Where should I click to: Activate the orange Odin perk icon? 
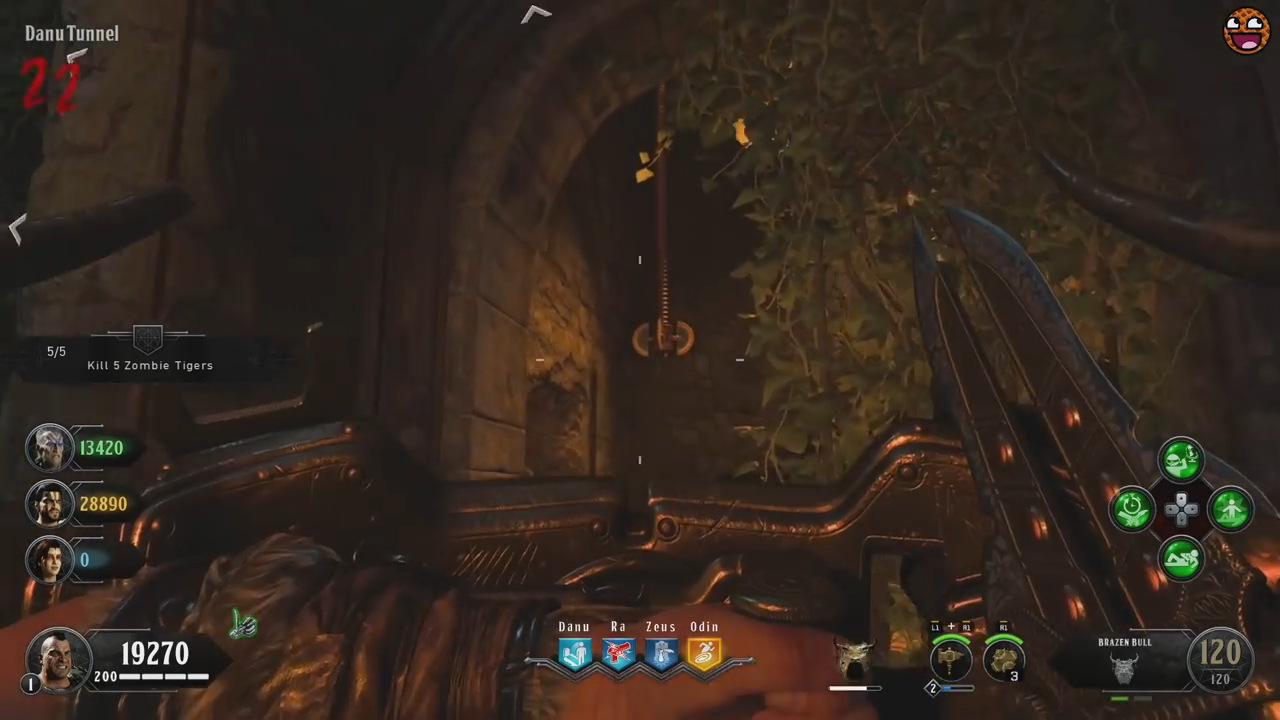tap(704, 655)
